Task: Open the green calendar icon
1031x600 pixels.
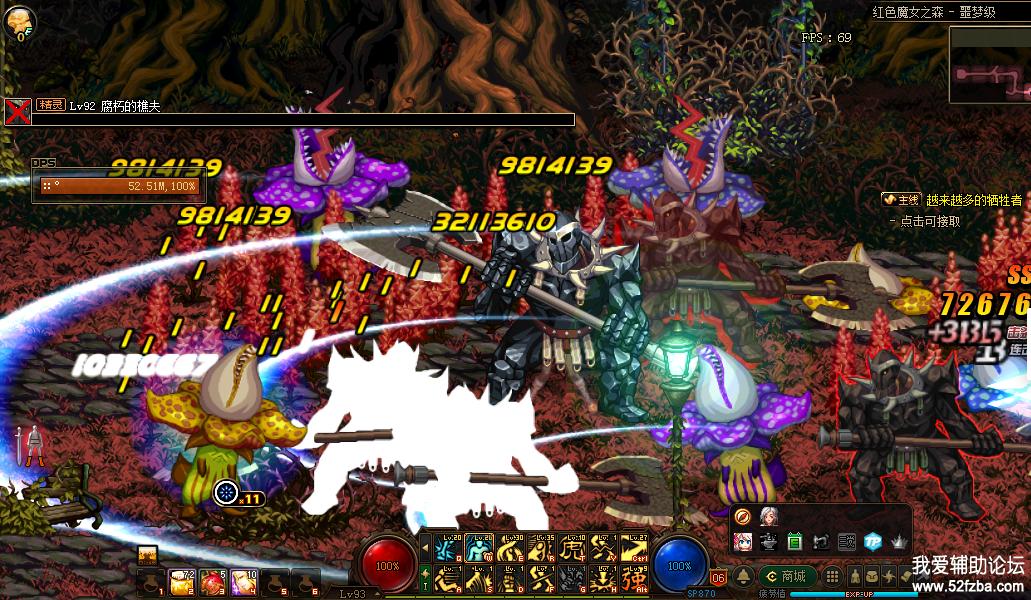Action: click(795, 541)
